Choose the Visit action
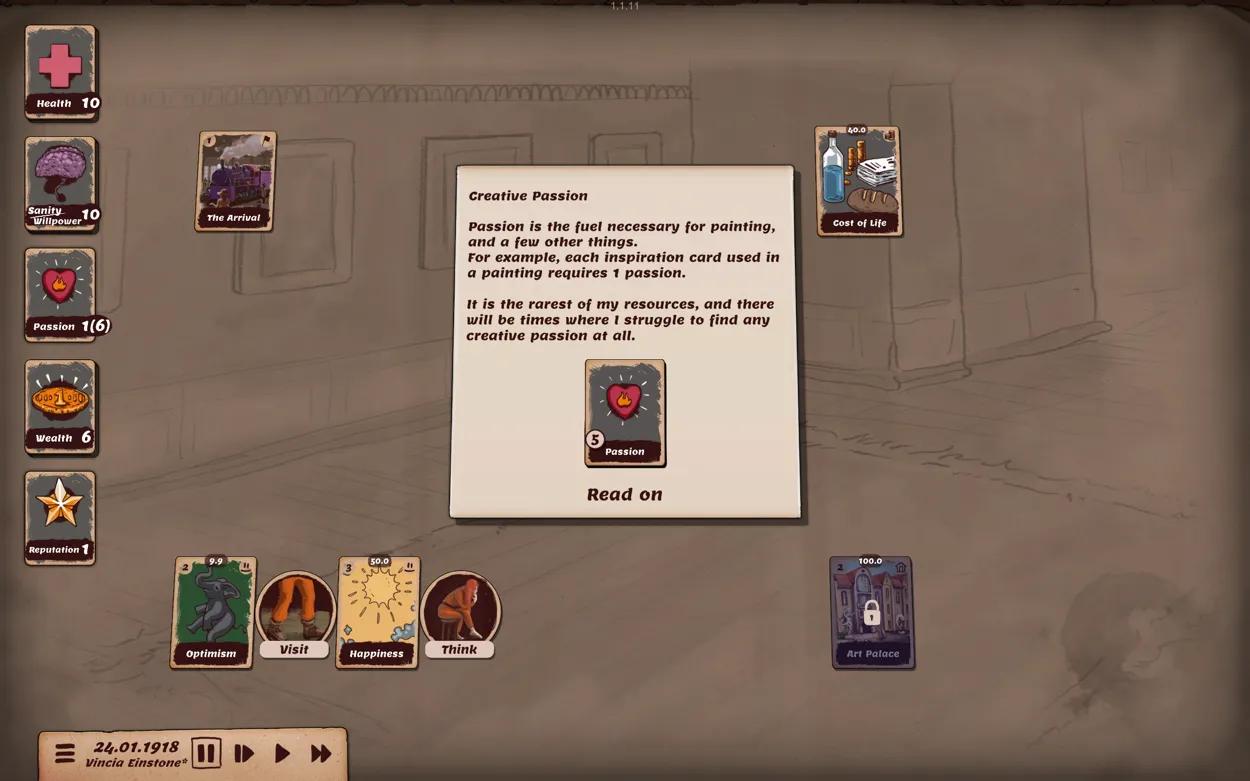Viewport: 1250px width, 781px height. (294, 612)
